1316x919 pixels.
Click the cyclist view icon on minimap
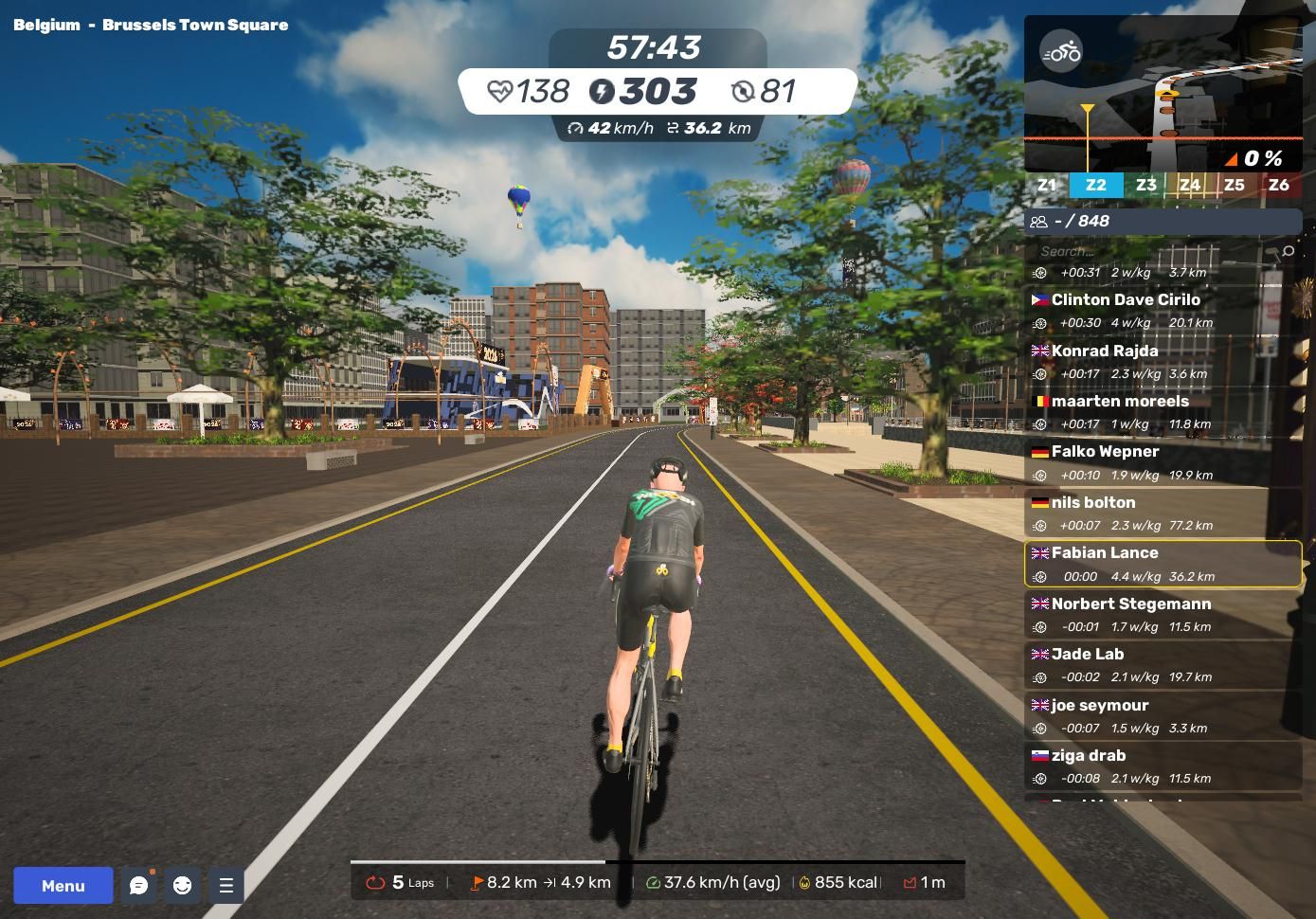pos(1060,52)
